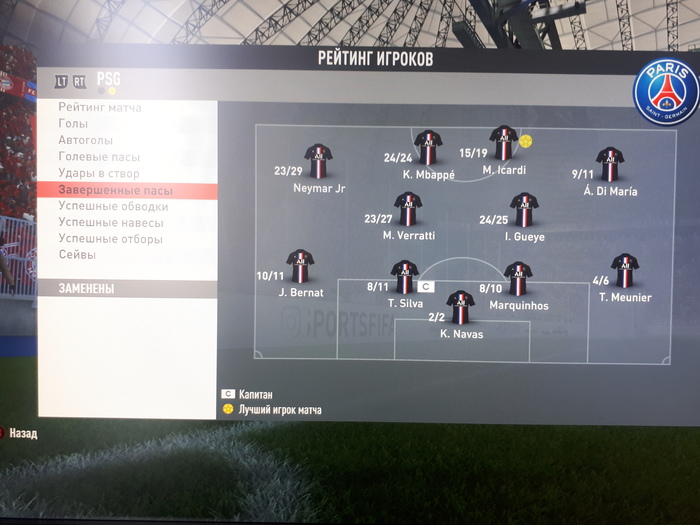Click T. Meunier's player shirt
Image resolution: width=700 pixels, height=525 pixels.
[x=625, y=270]
